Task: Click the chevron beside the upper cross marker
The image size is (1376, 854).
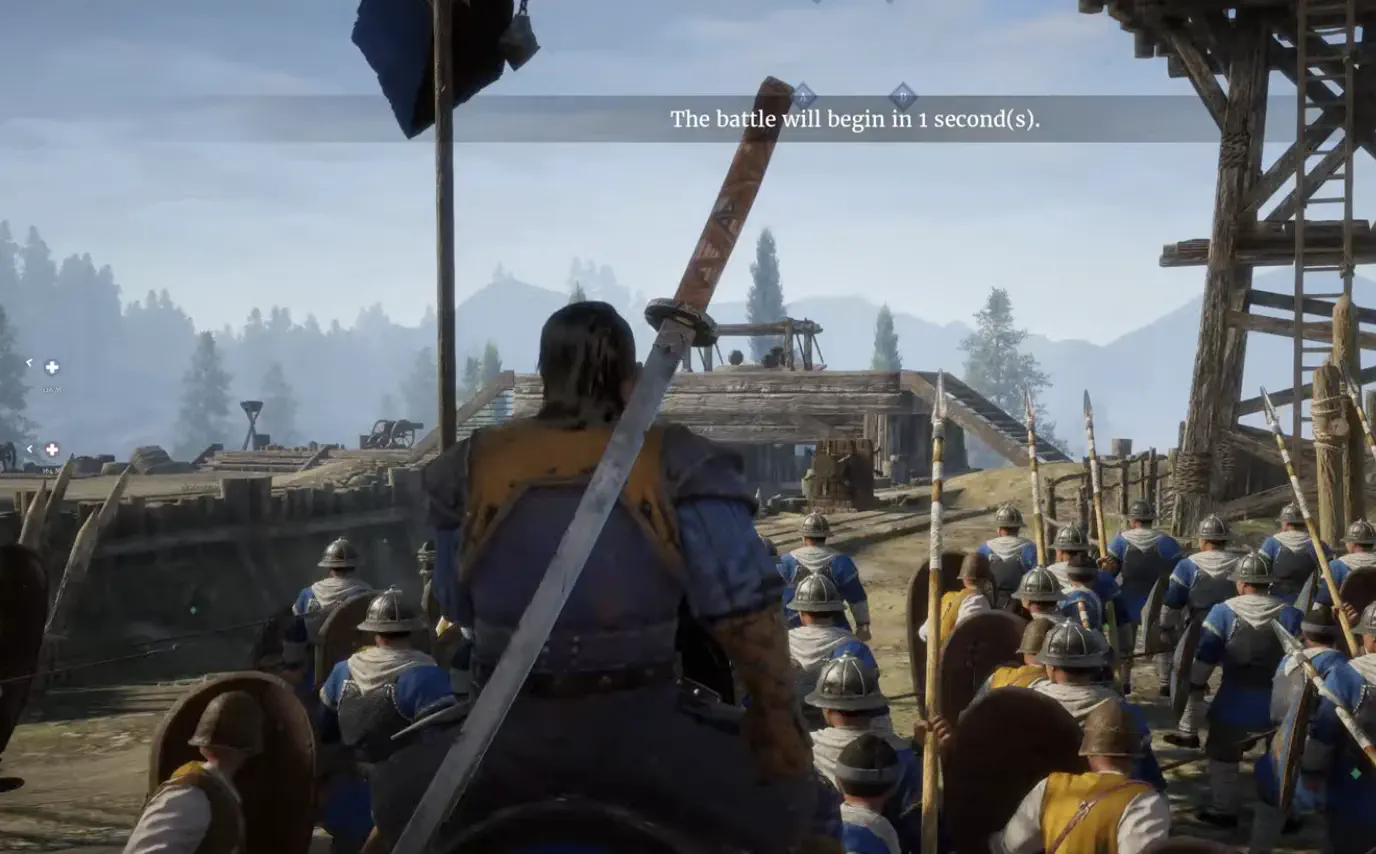Action: tap(30, 363)
